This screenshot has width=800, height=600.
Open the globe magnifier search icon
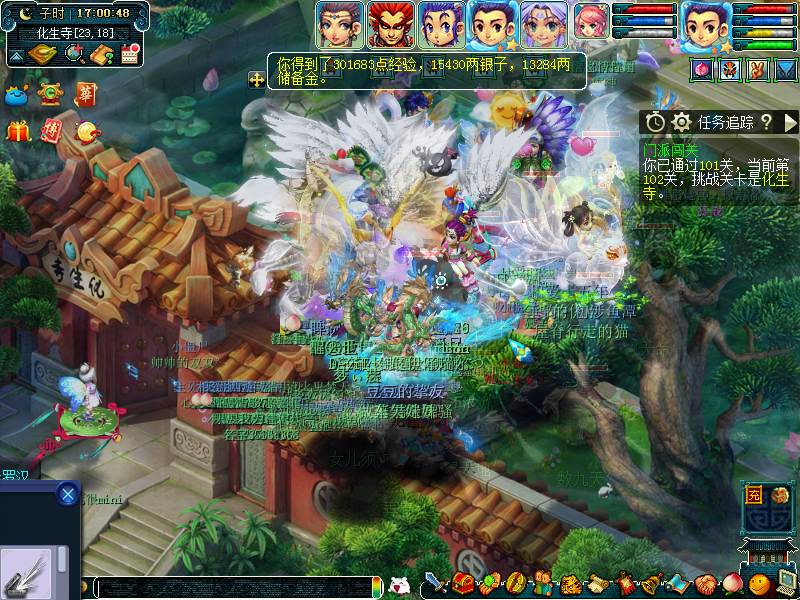73,54
